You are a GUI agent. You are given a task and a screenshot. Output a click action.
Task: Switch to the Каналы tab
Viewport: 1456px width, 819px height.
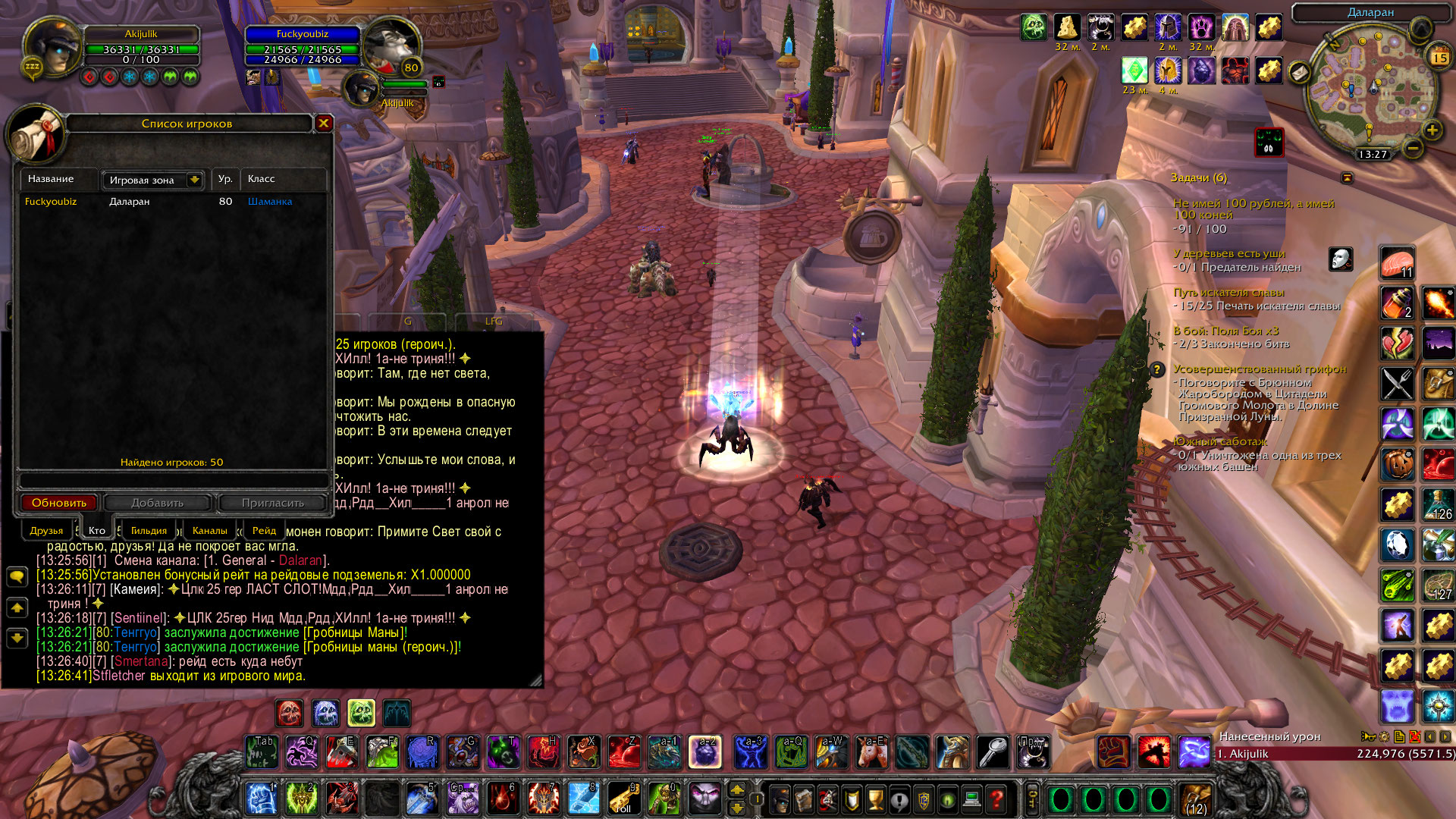(209, 531)
